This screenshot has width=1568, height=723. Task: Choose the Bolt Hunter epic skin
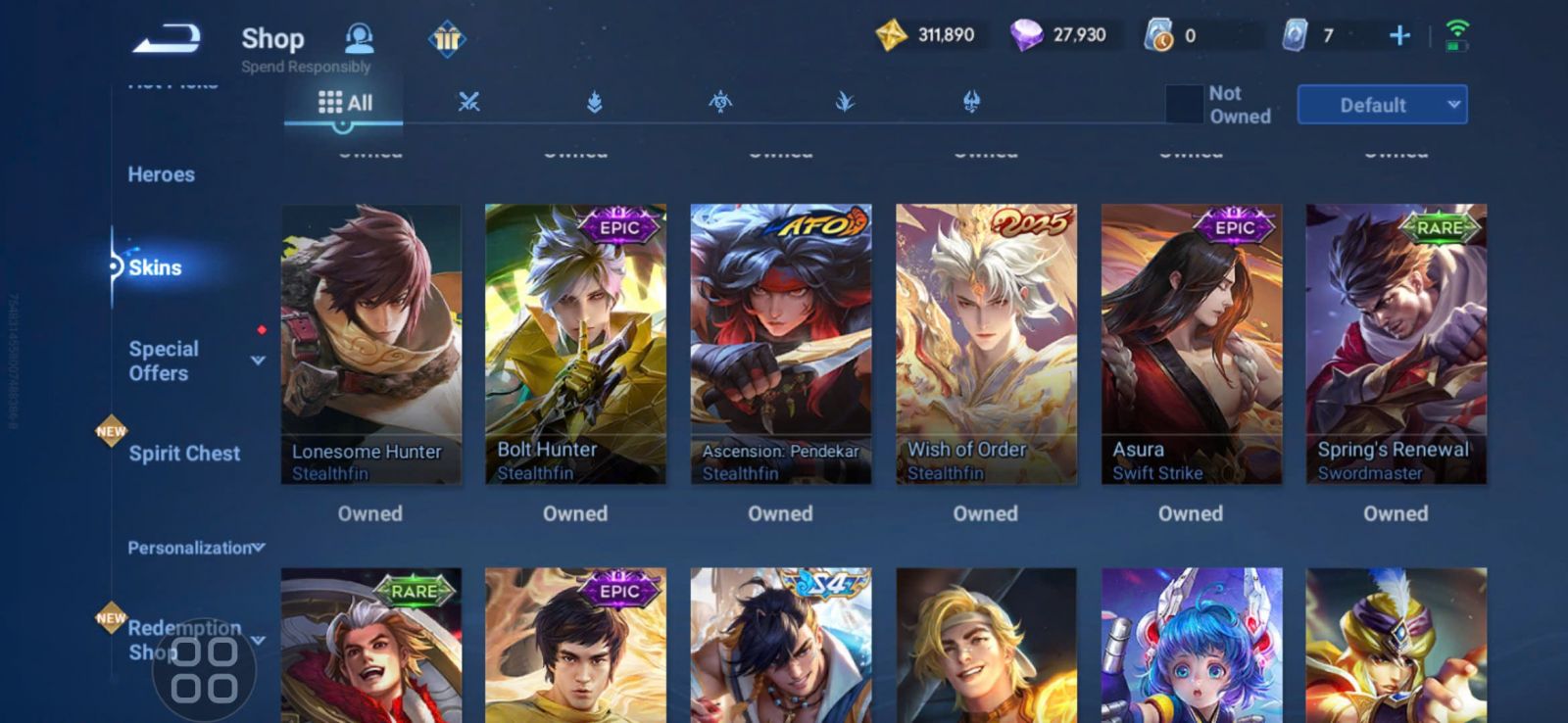click(575, 343)
